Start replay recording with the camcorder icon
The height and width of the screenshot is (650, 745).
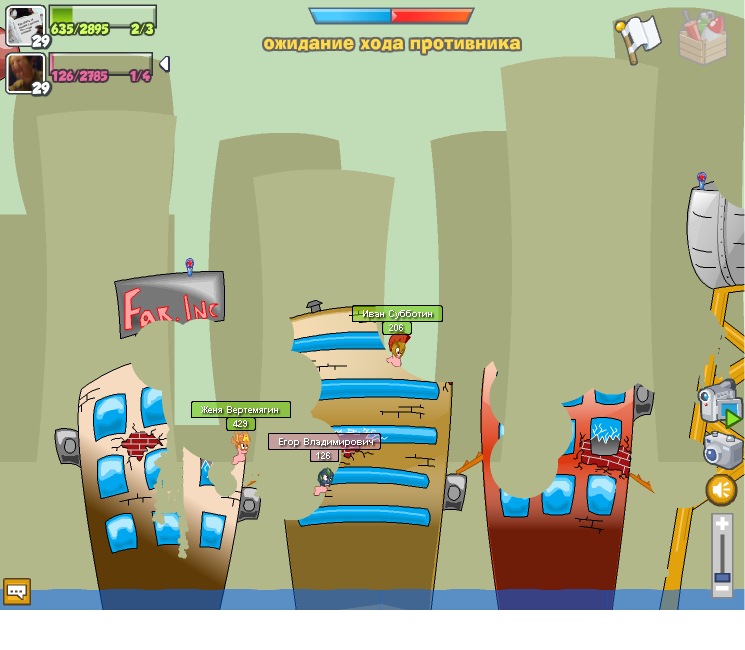pos(719,402)
